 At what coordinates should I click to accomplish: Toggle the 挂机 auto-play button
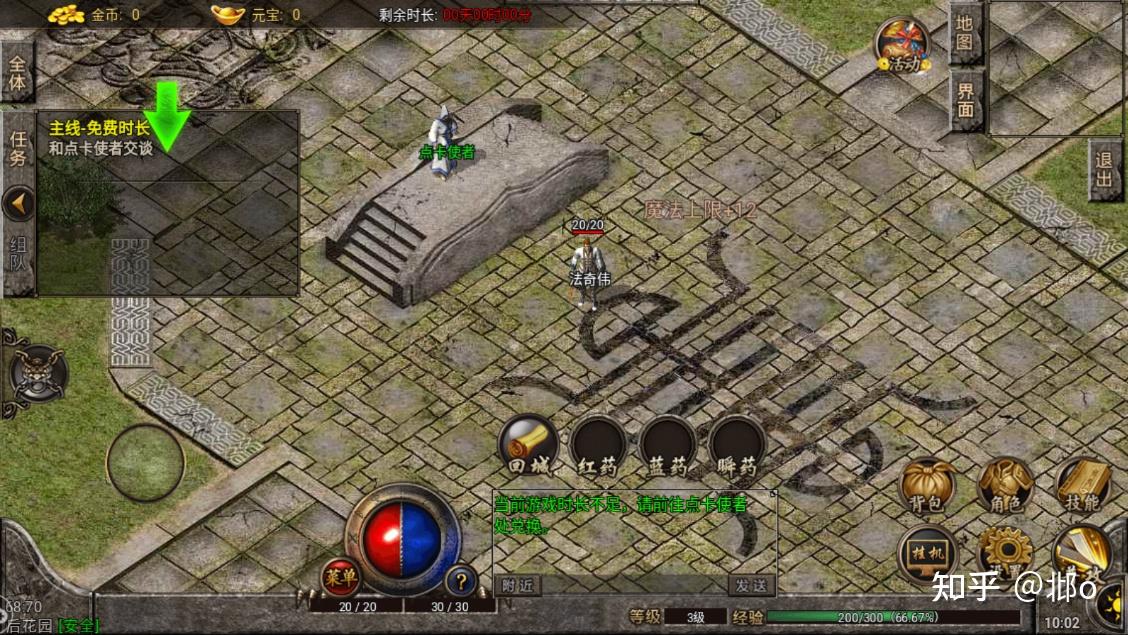coord(927,555)
